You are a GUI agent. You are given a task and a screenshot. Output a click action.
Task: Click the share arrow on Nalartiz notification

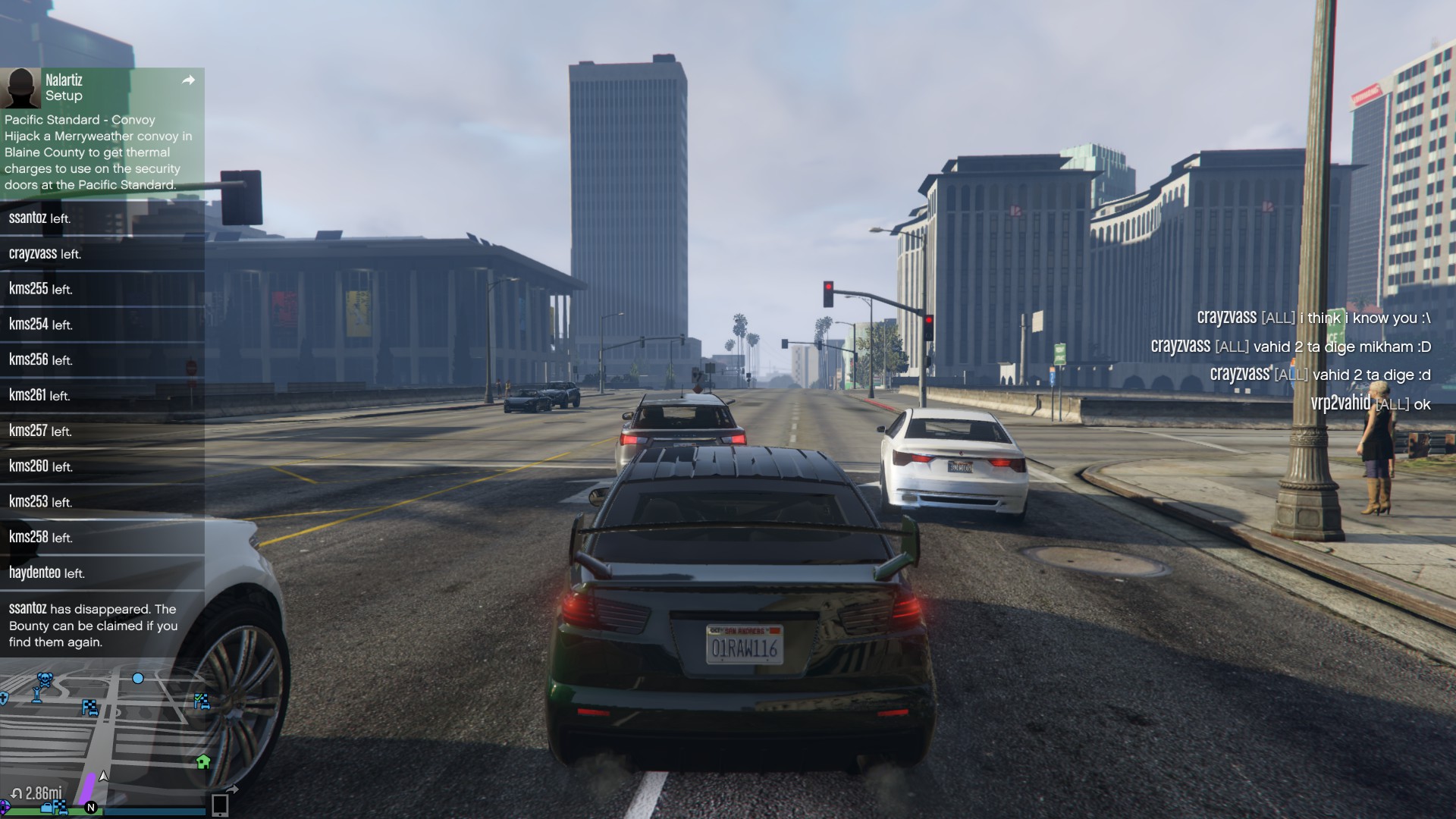coord(189,80)
